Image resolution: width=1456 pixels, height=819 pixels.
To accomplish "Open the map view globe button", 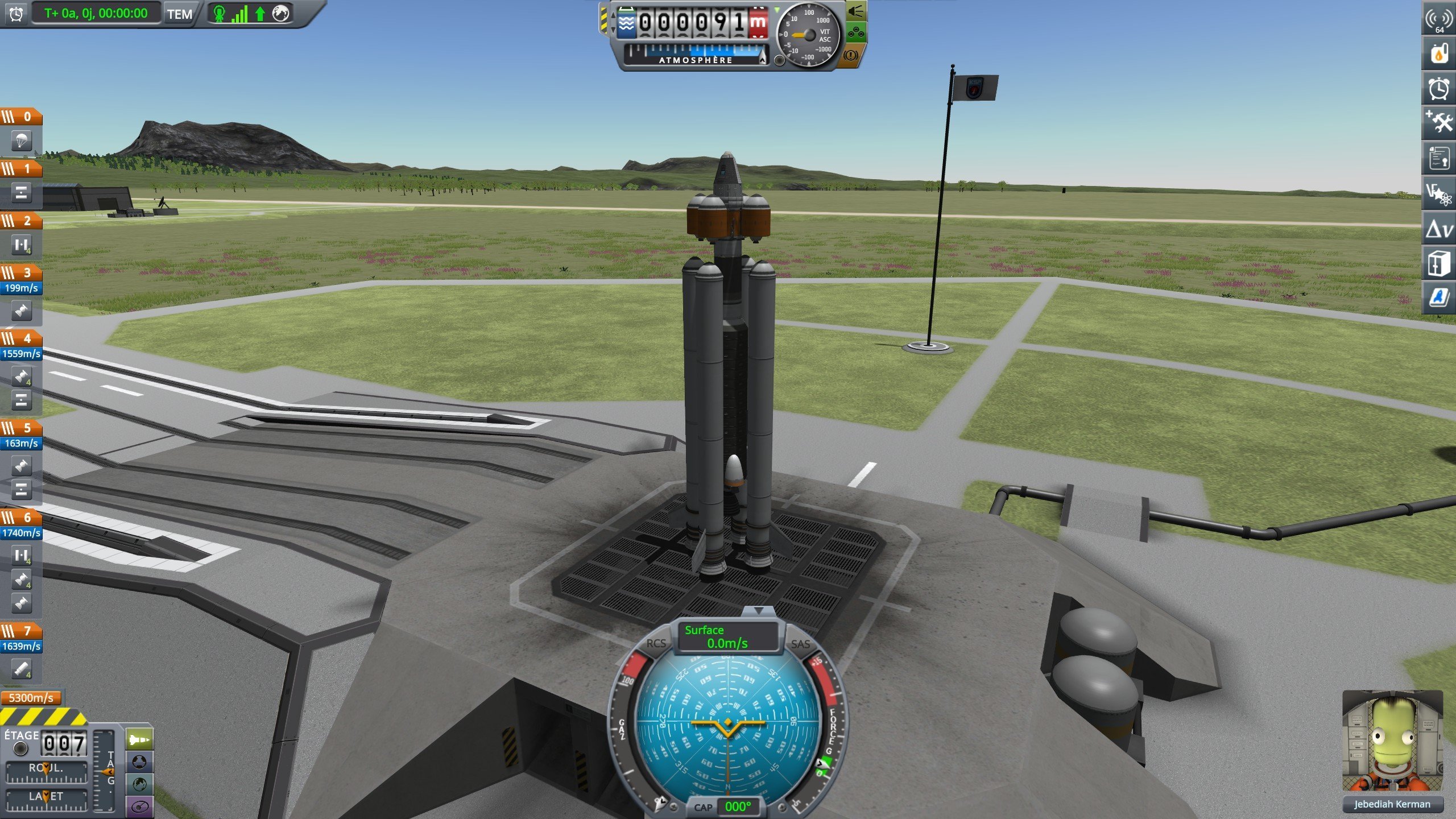I will (x=139, y=784).
